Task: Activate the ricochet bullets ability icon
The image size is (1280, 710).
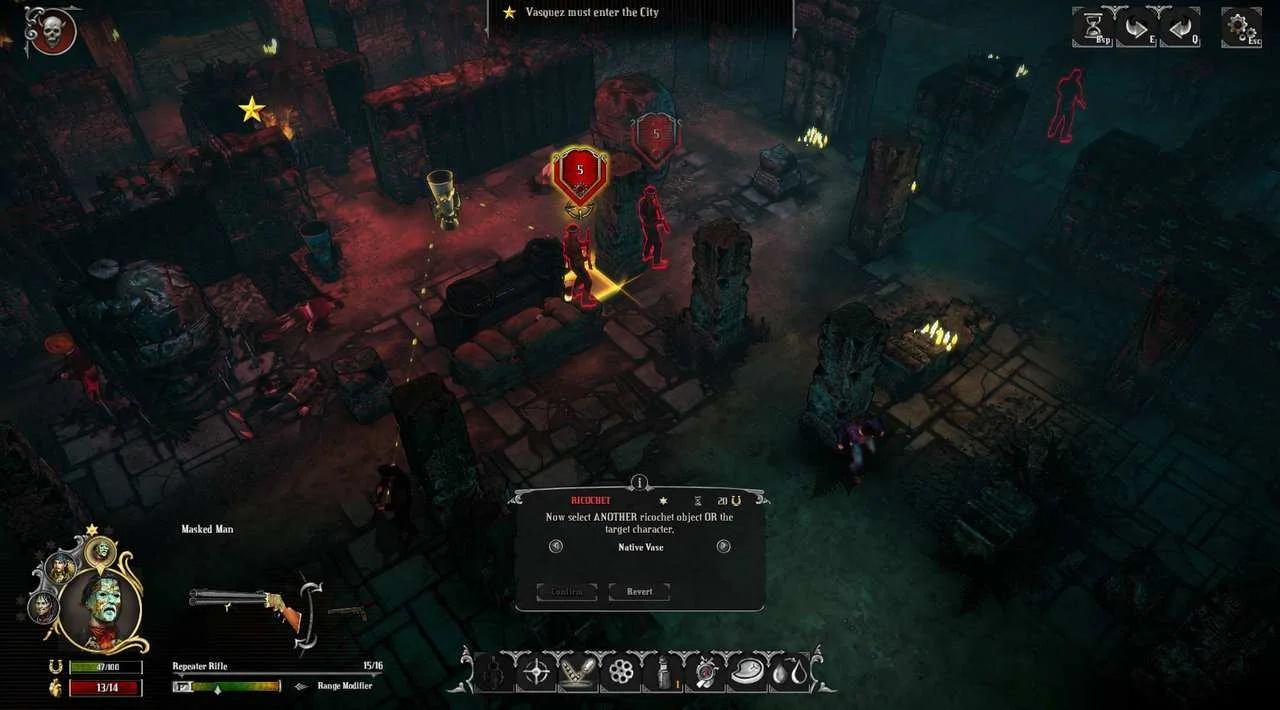Action: point(578,672)
